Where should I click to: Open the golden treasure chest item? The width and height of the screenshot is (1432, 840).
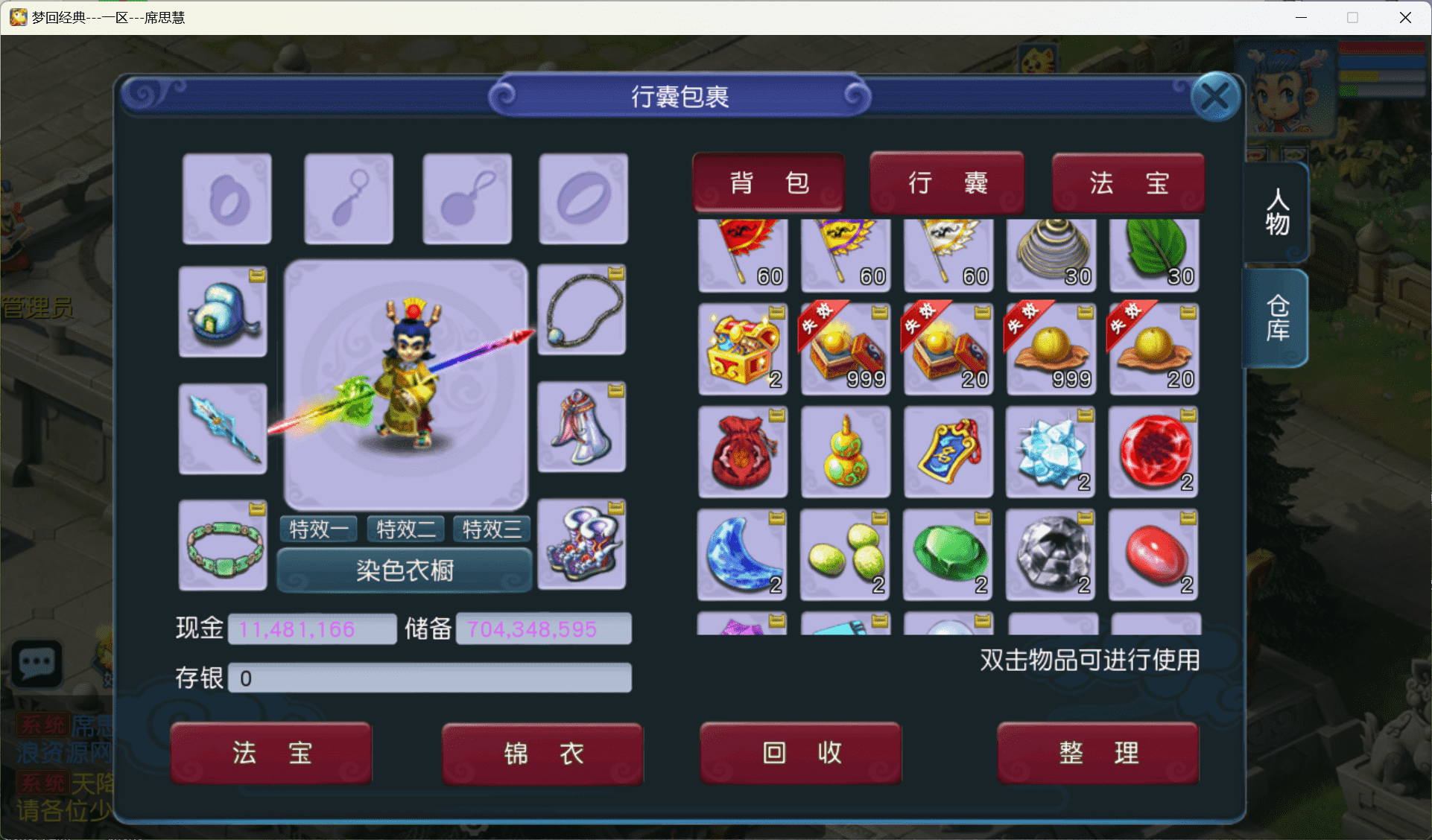[743, 349]
